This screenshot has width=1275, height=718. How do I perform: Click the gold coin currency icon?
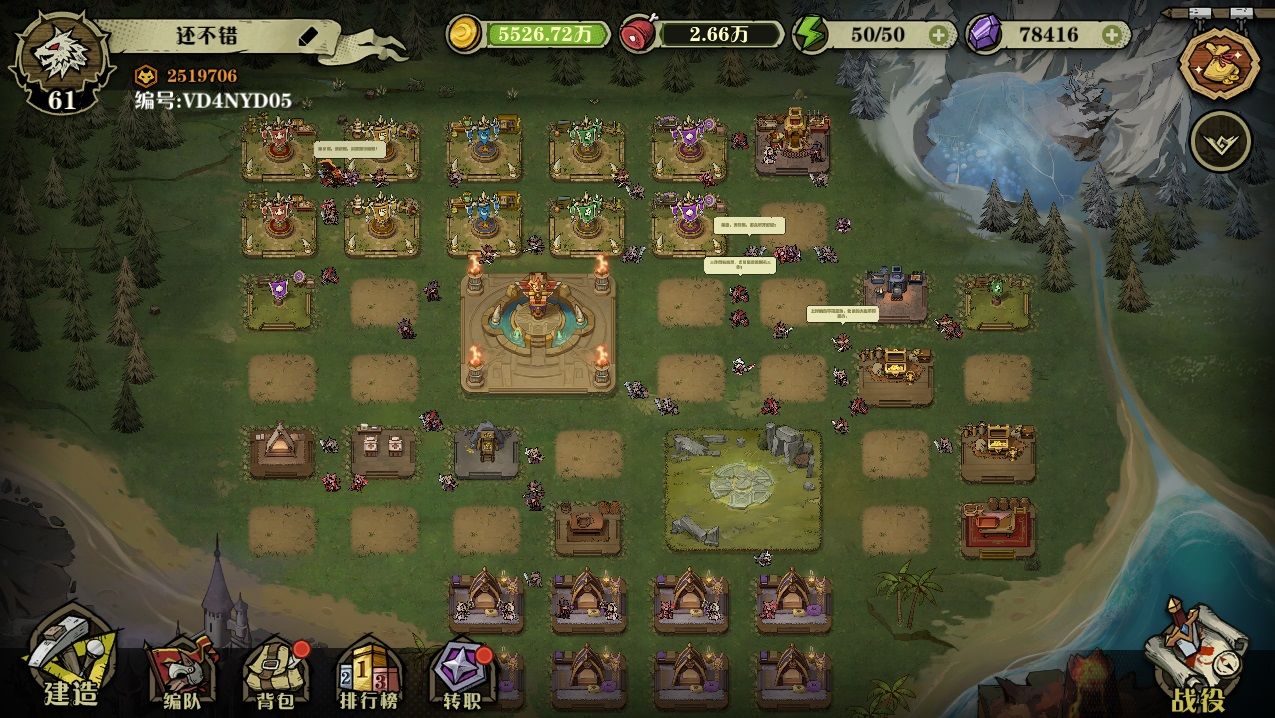pos(466,35)
